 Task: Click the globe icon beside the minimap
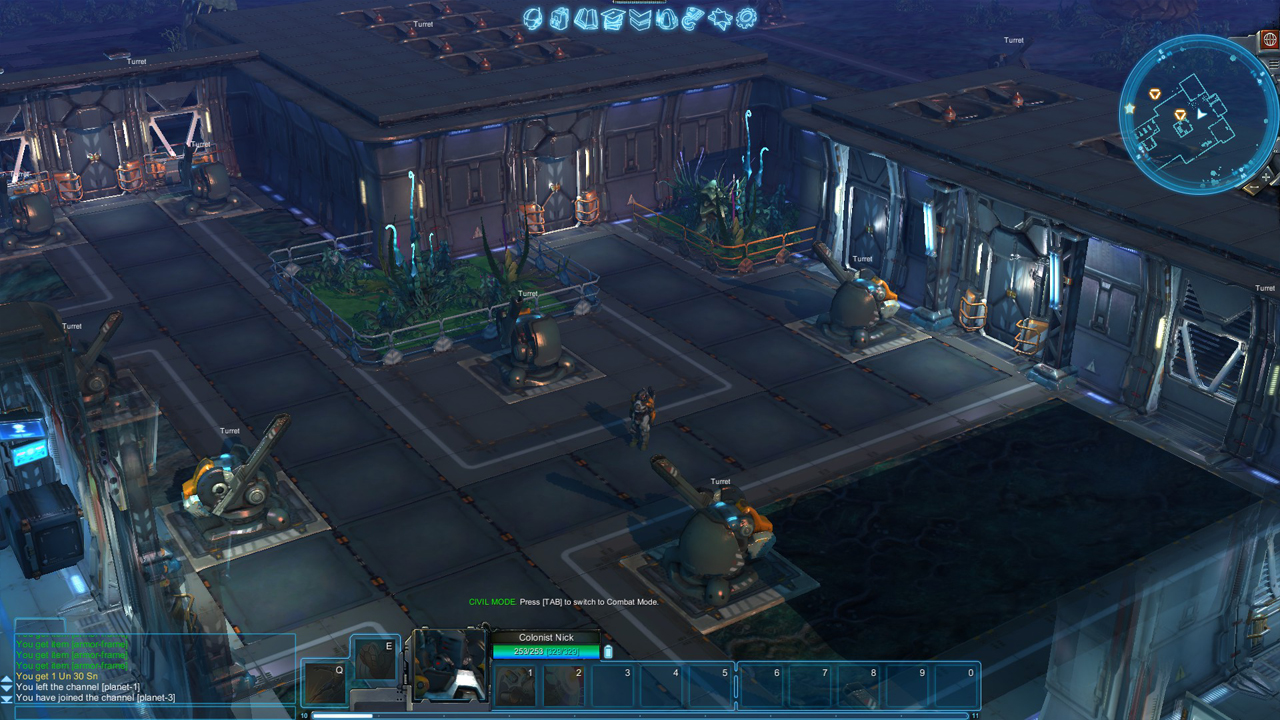(x=1270, y=40)
